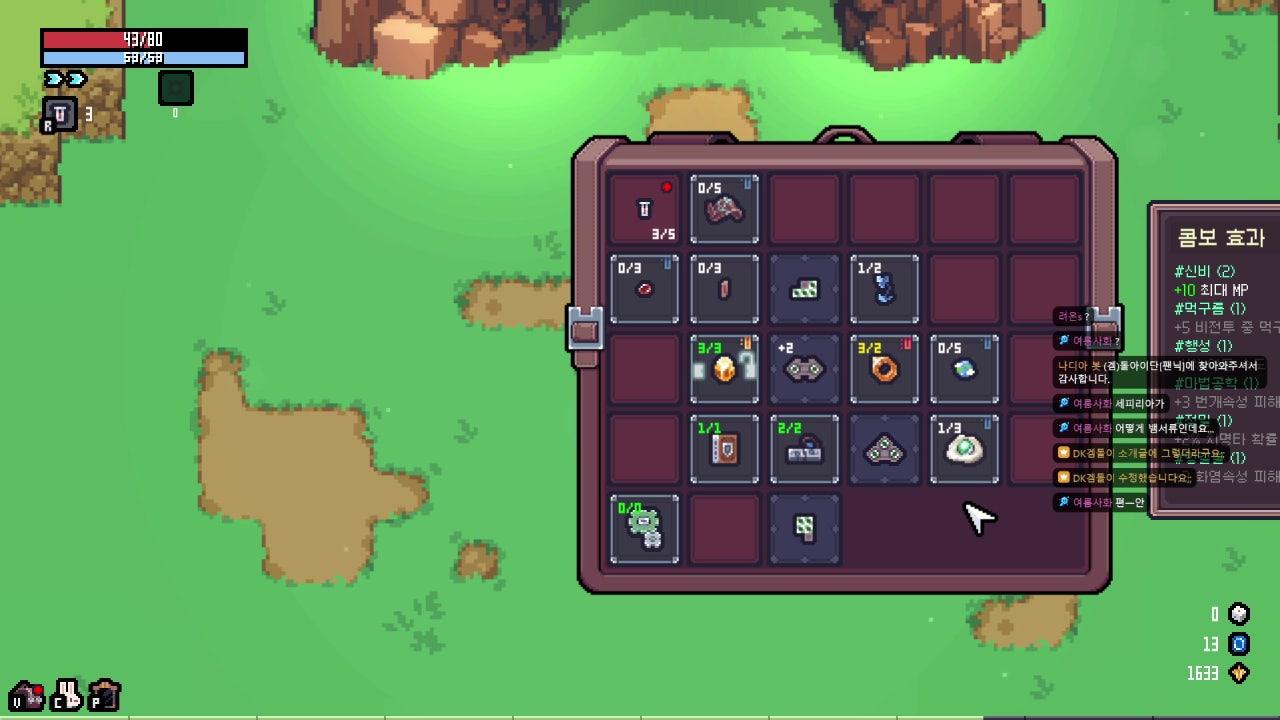The height and width of the screenshot is (720, 1280).
Task: Click the left side tab of inventory case
Action: (585, 330)
